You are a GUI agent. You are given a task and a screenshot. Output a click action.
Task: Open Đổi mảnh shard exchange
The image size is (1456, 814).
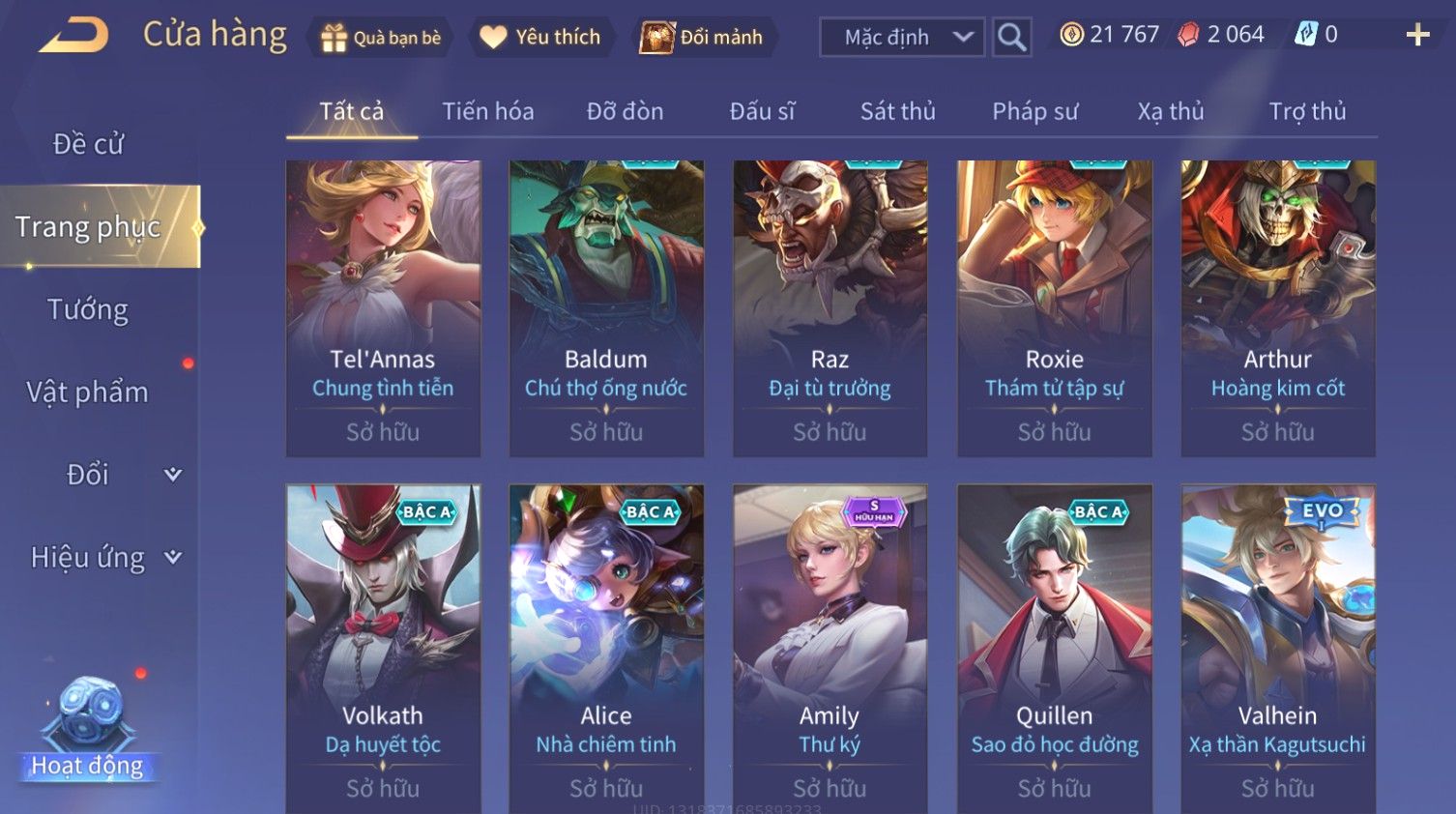point(702,38)
